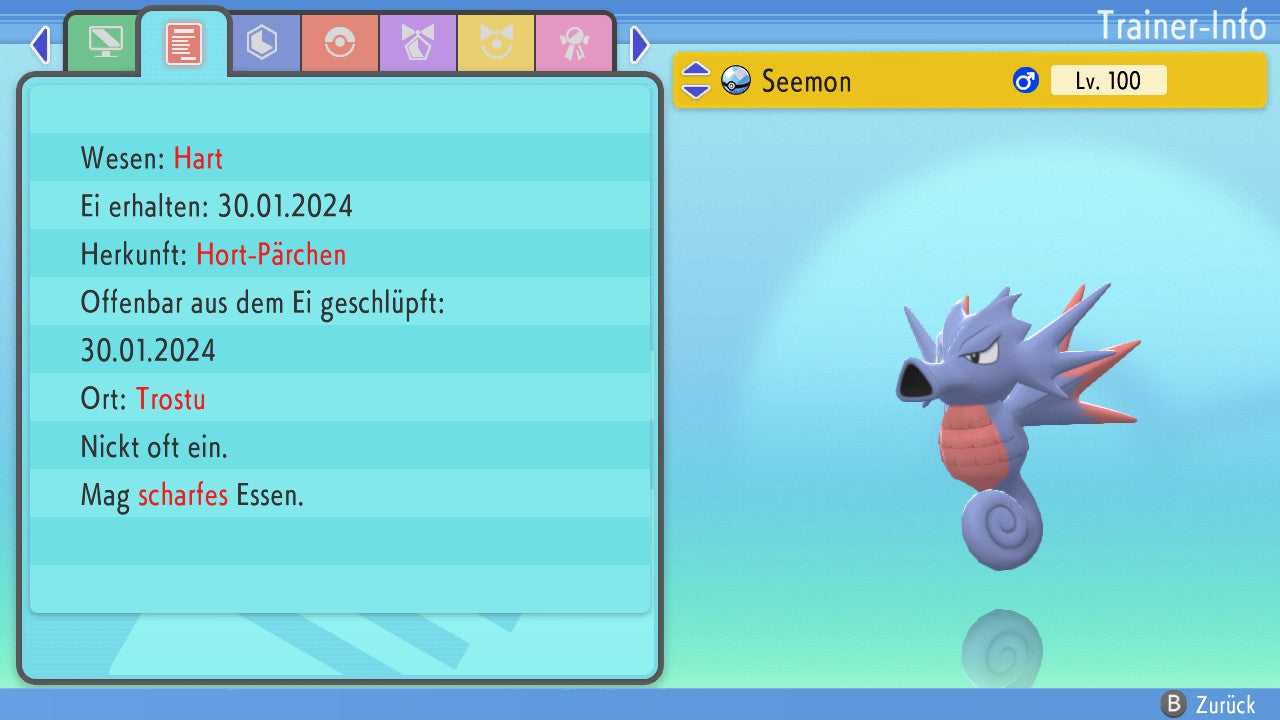Click the up/down arrows next to Seemon
Screen dimensions: 1280x720
click(696, 80)
